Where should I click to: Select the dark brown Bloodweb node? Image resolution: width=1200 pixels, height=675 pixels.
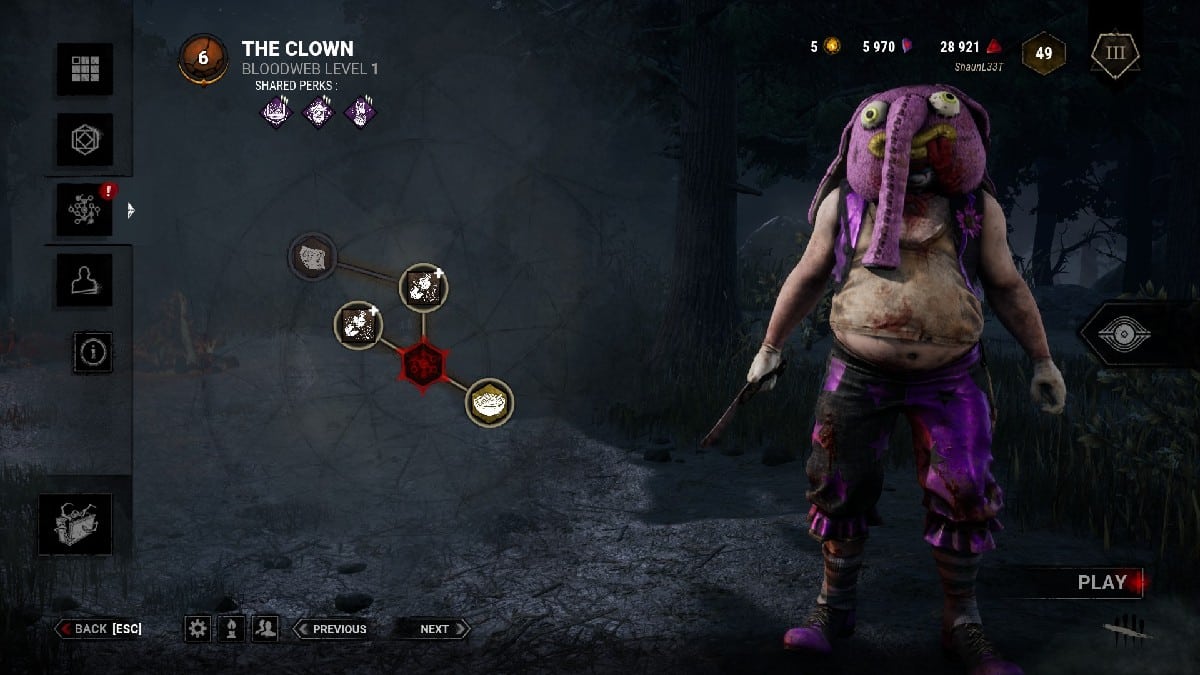tap(312, 257)
